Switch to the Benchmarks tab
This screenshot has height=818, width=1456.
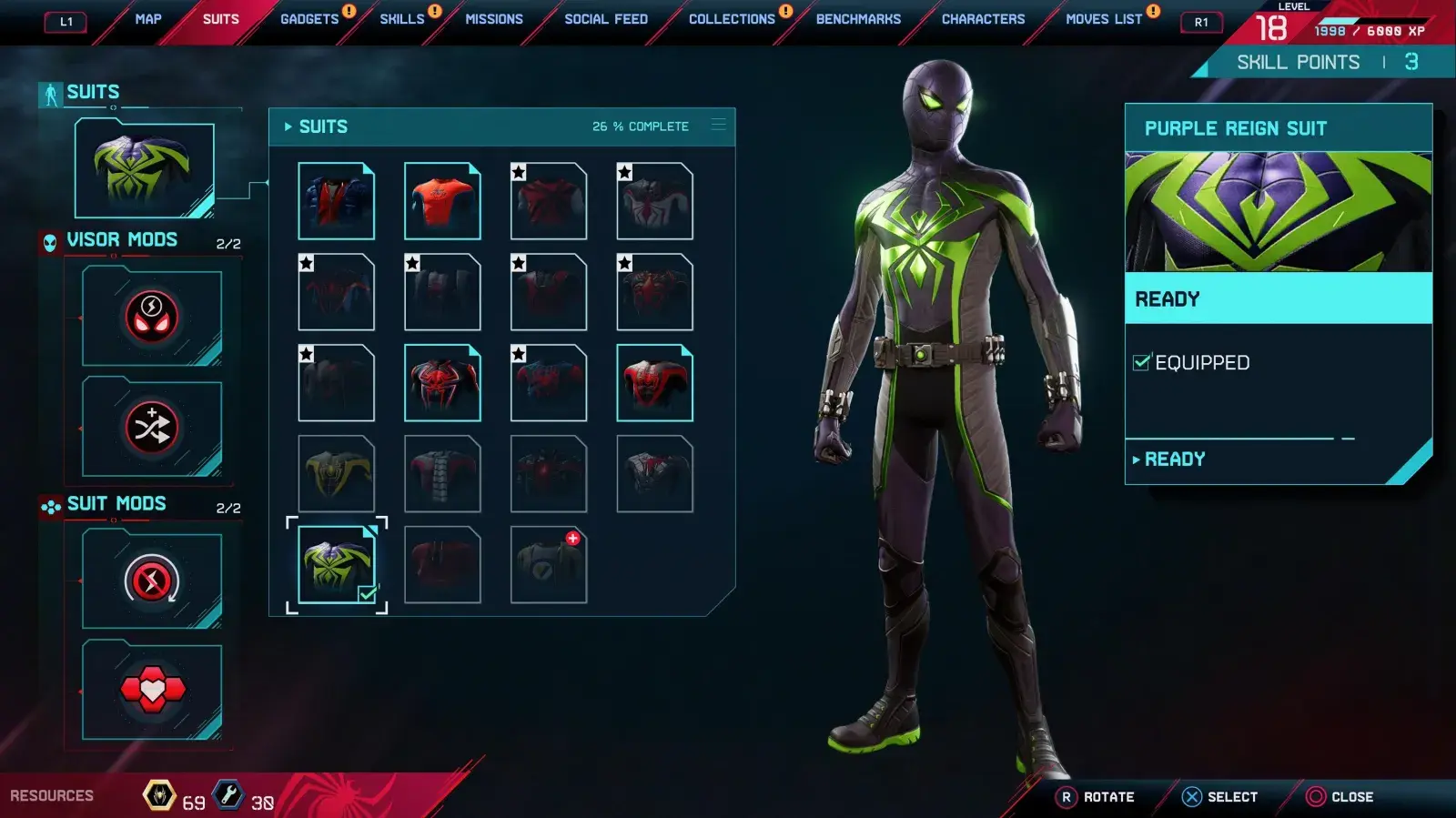(x=858, y=19)
